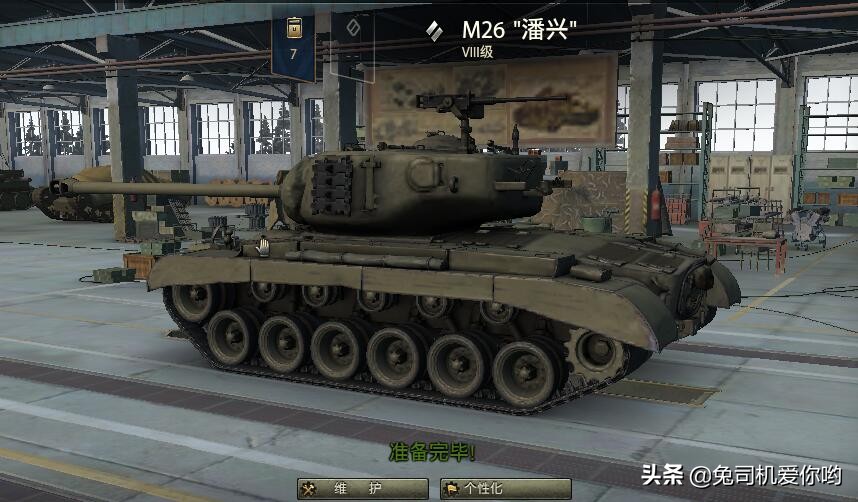Viewport: 858px width, 502px height.
Task: Open the 个性化 customization button
Action: (x=505, y=489)
